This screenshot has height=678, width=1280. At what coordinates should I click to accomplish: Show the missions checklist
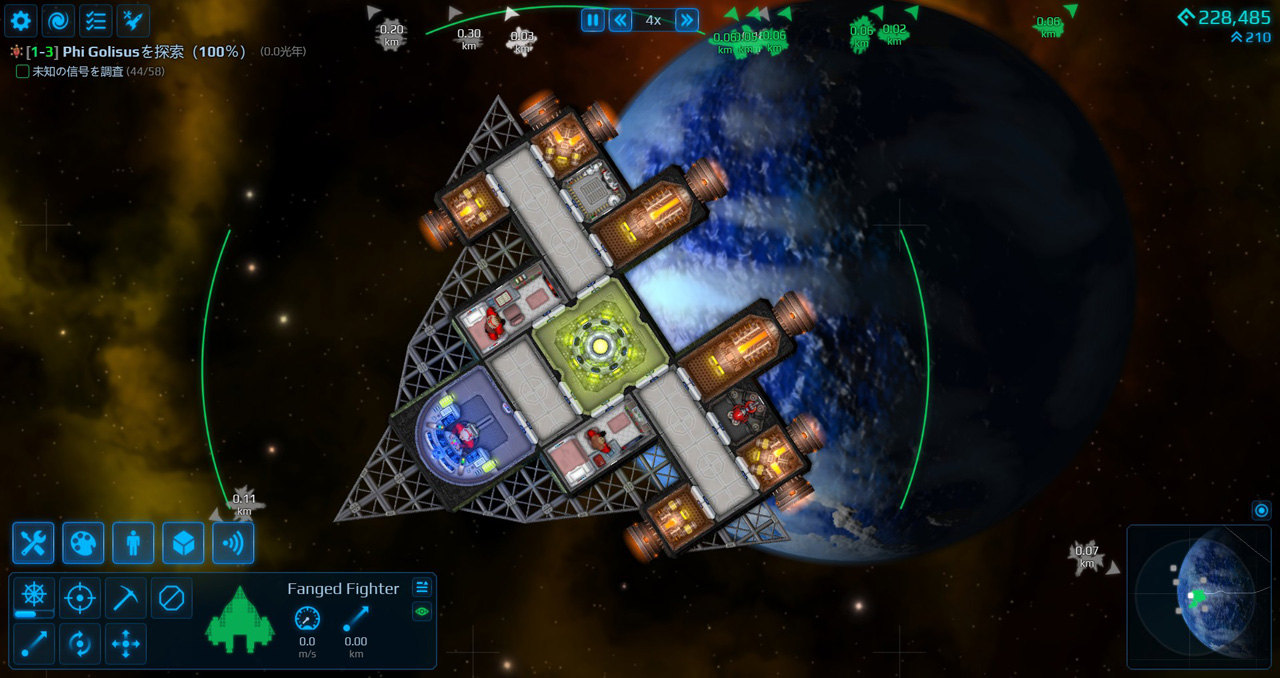pos(96,20)
